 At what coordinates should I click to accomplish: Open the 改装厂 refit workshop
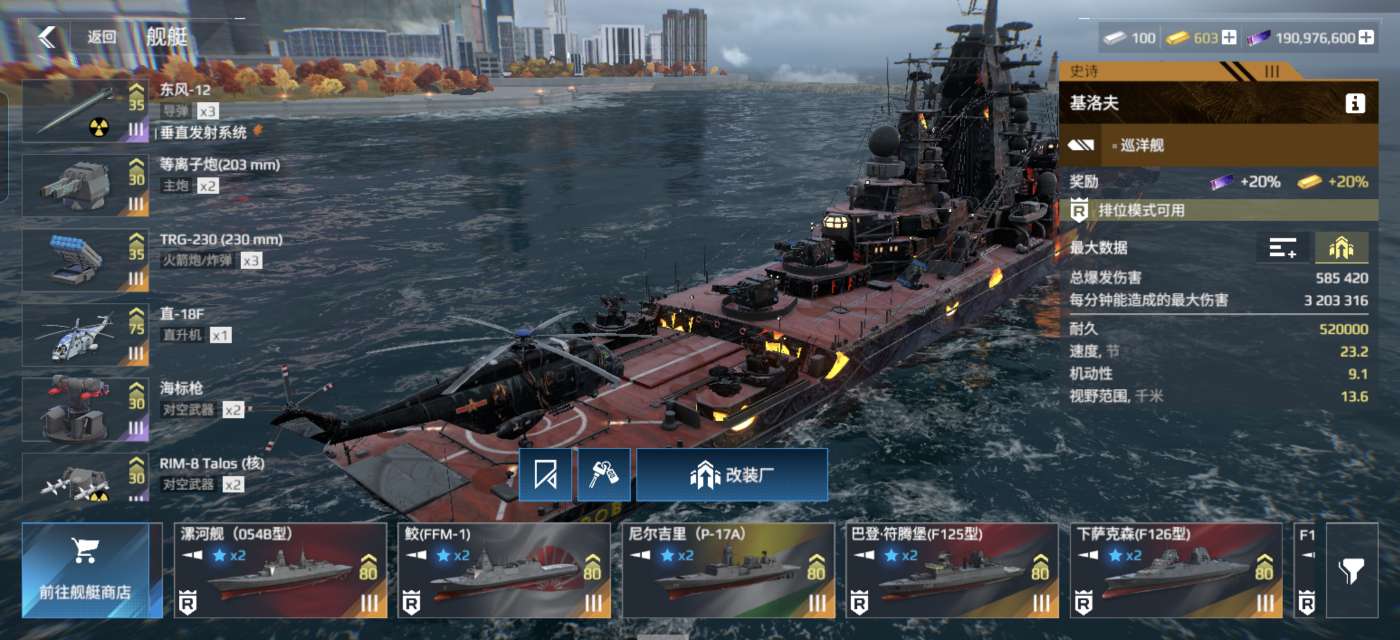(x=732, y=475)
